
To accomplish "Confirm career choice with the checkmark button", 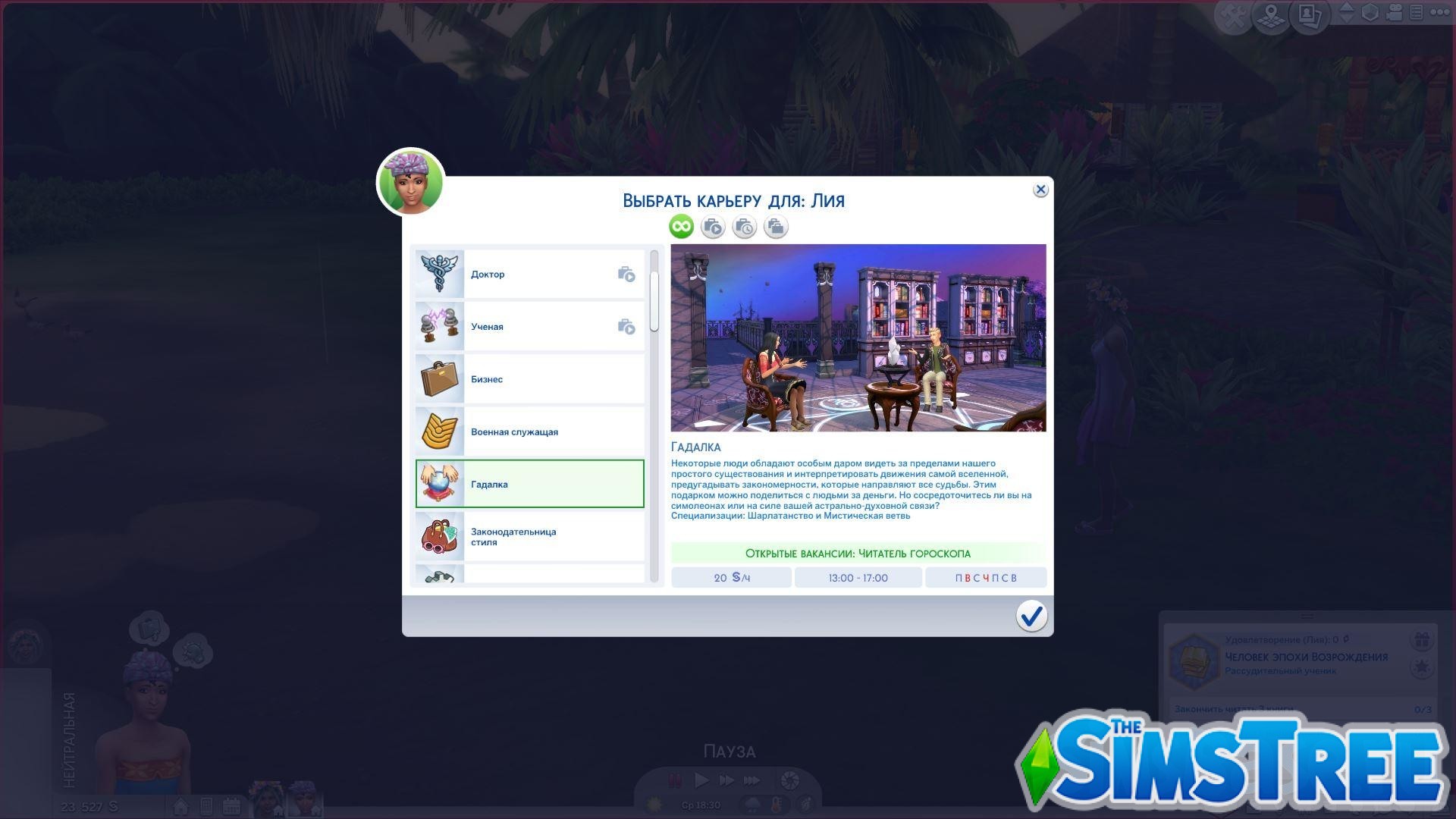I will pyautogui.click(x=1031, y=617).
